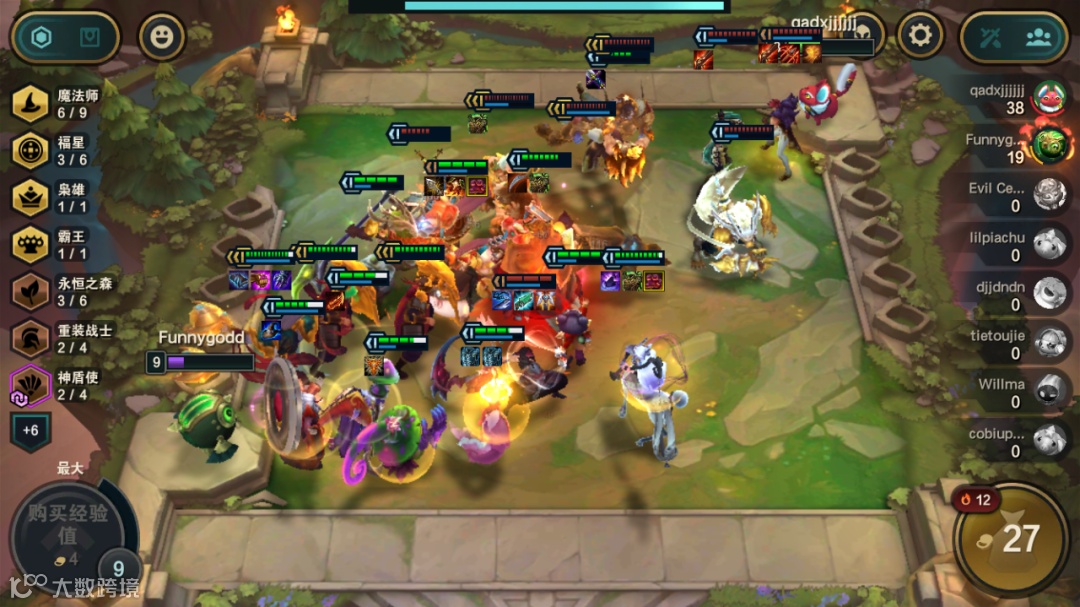
Task: Select the 魔法师 trait entry
Action: 62,104
